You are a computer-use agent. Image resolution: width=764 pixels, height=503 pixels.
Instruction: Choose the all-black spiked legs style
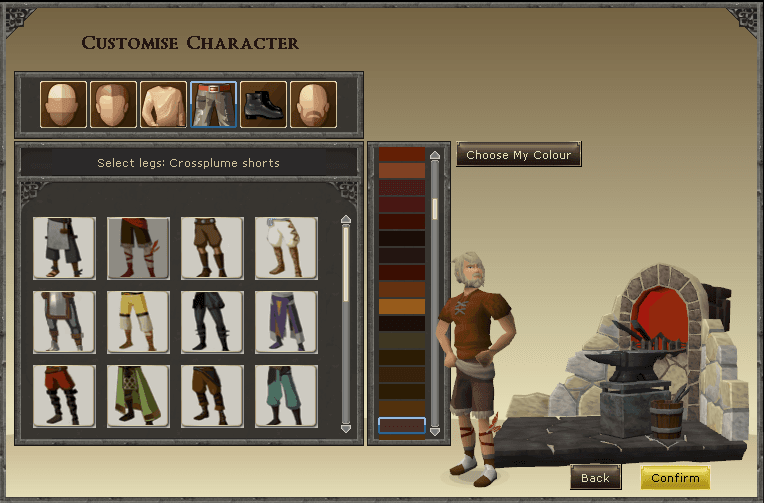click(x=212, y=322)
